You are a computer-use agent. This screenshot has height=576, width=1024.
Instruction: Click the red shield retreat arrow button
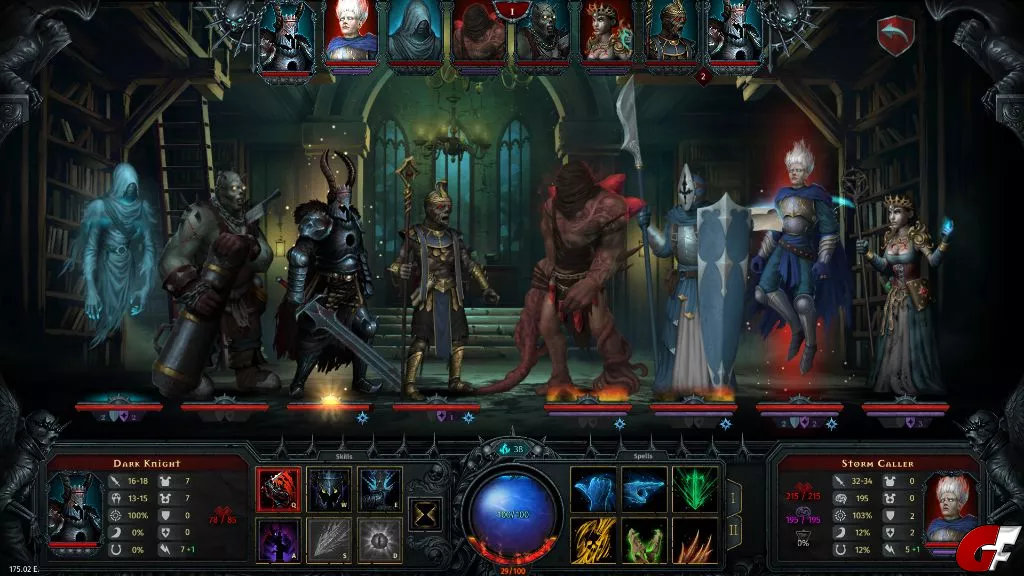[x=895, y=35]
